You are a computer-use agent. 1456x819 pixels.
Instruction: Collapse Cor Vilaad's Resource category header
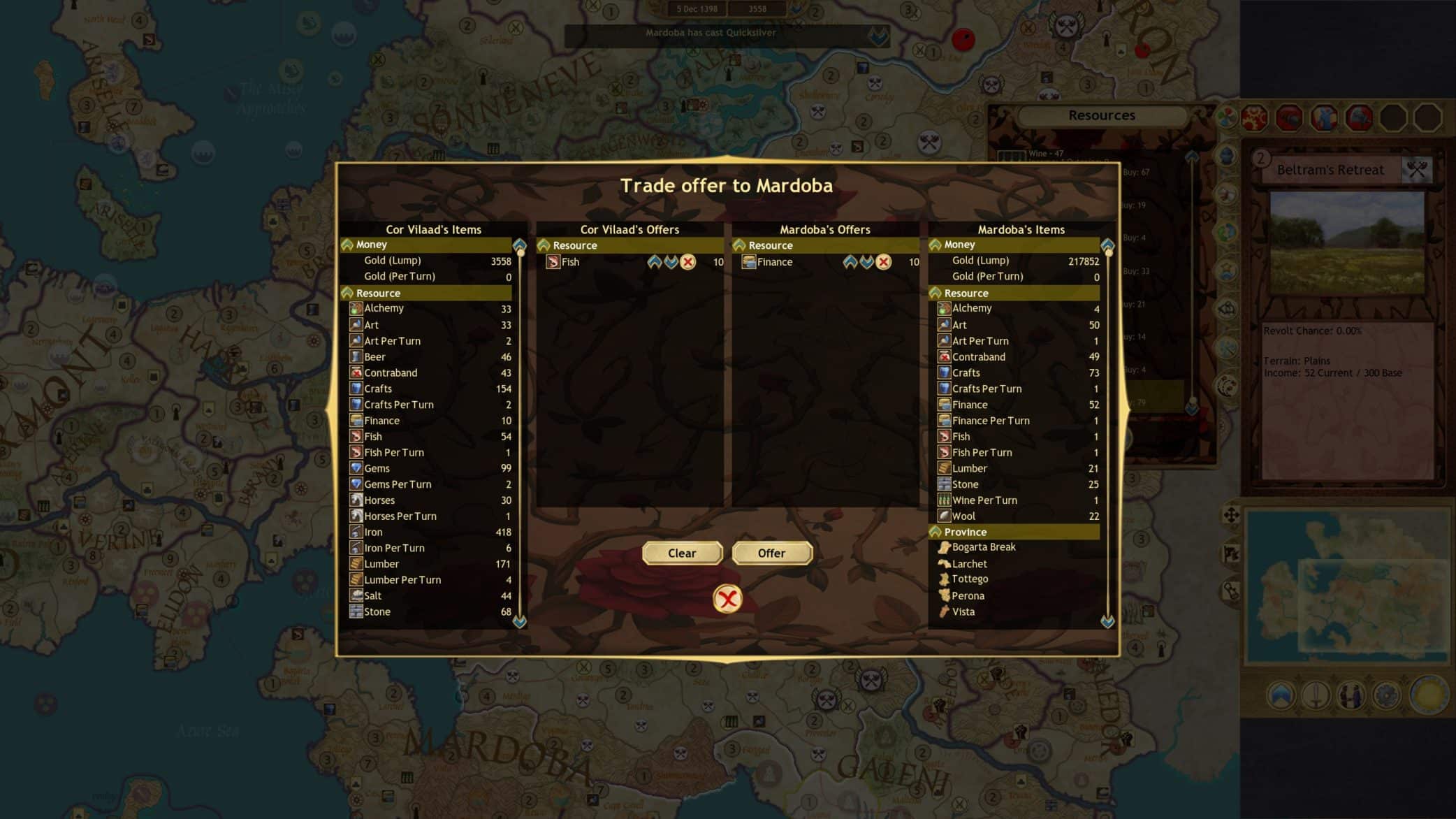pyautogui.click(x=348, y=293)
